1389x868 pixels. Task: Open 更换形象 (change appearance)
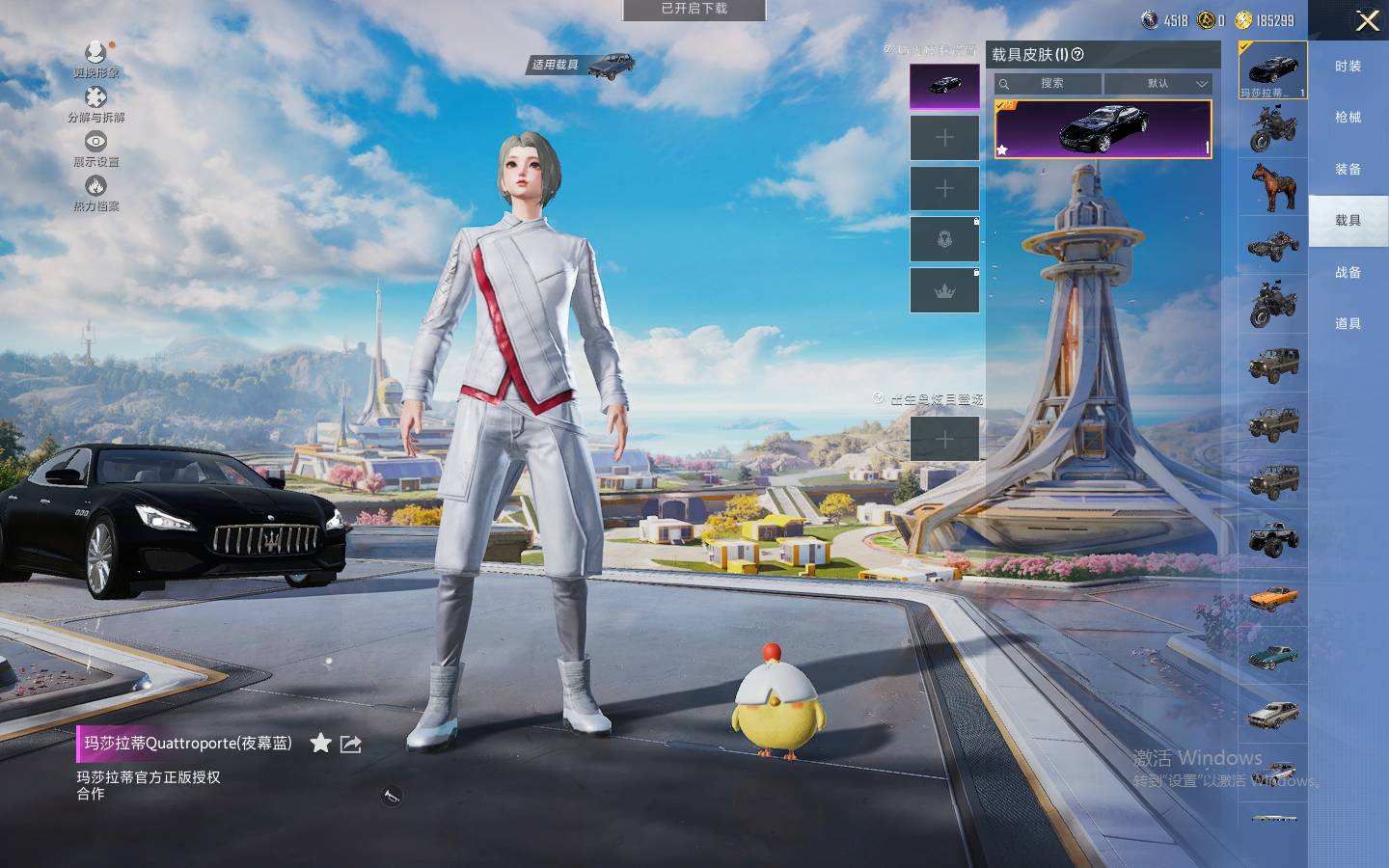point(95,58)
